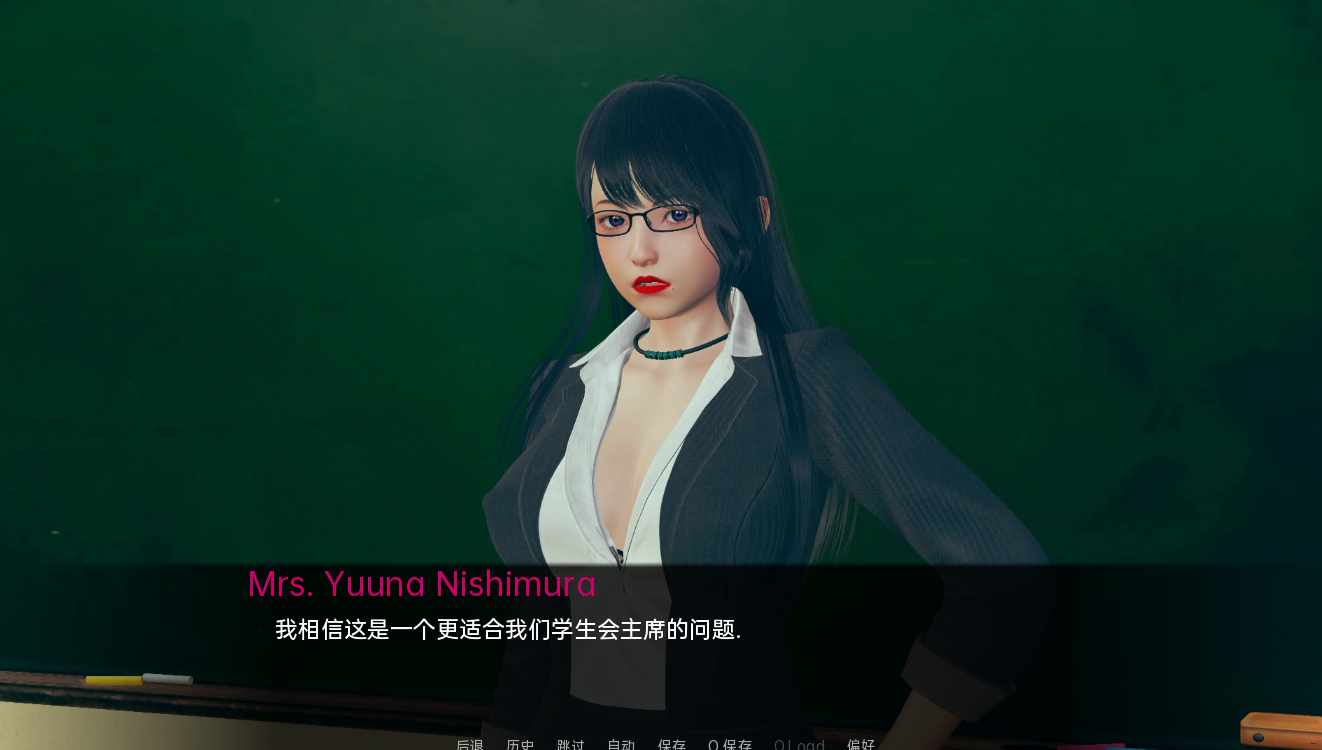Open the 历史 (History) log
Image resolution: width=1322 pixels, height=750 pixels.
click(x=520, y=745)
